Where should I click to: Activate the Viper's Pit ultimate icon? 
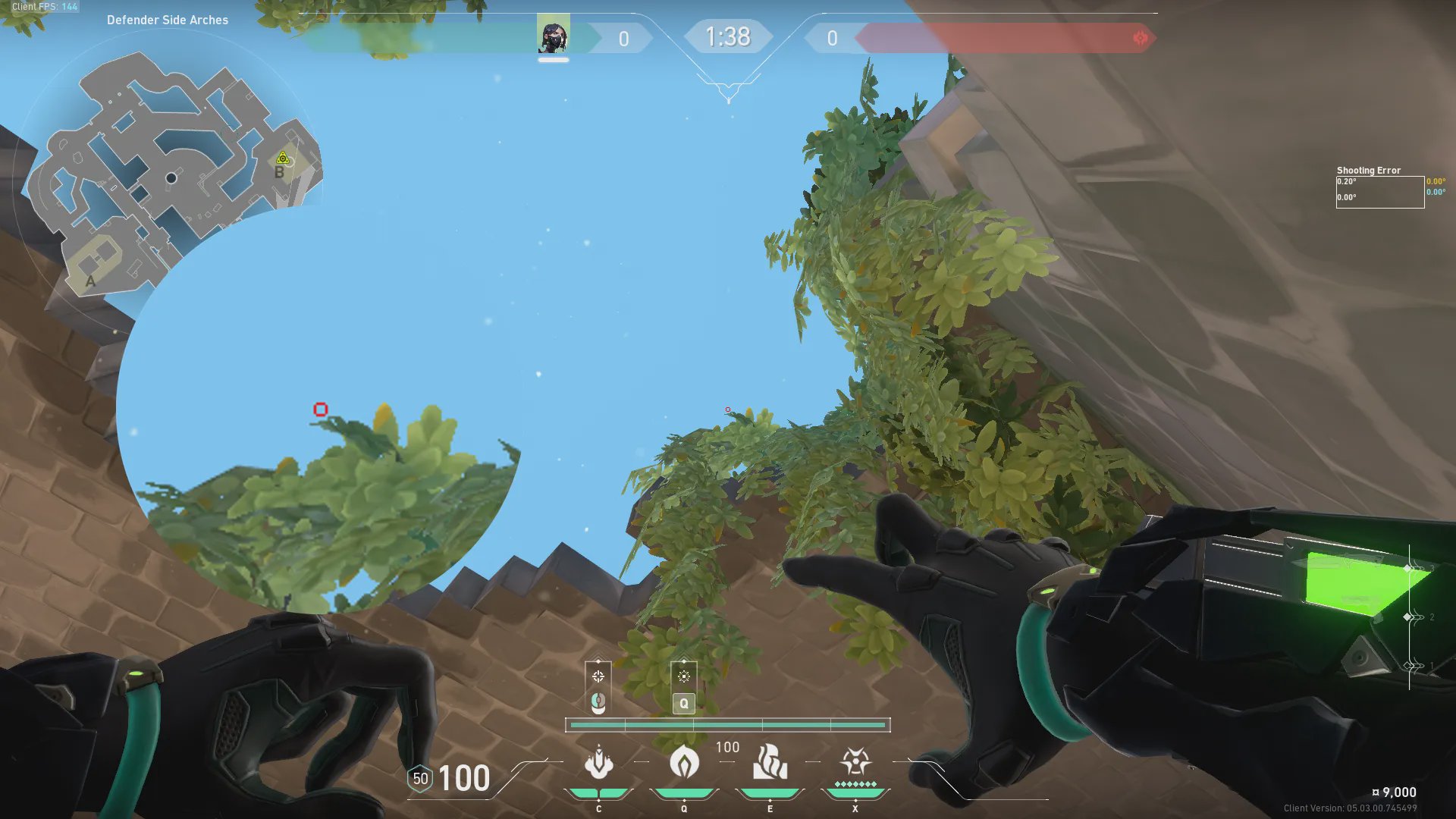pos(855,761)
